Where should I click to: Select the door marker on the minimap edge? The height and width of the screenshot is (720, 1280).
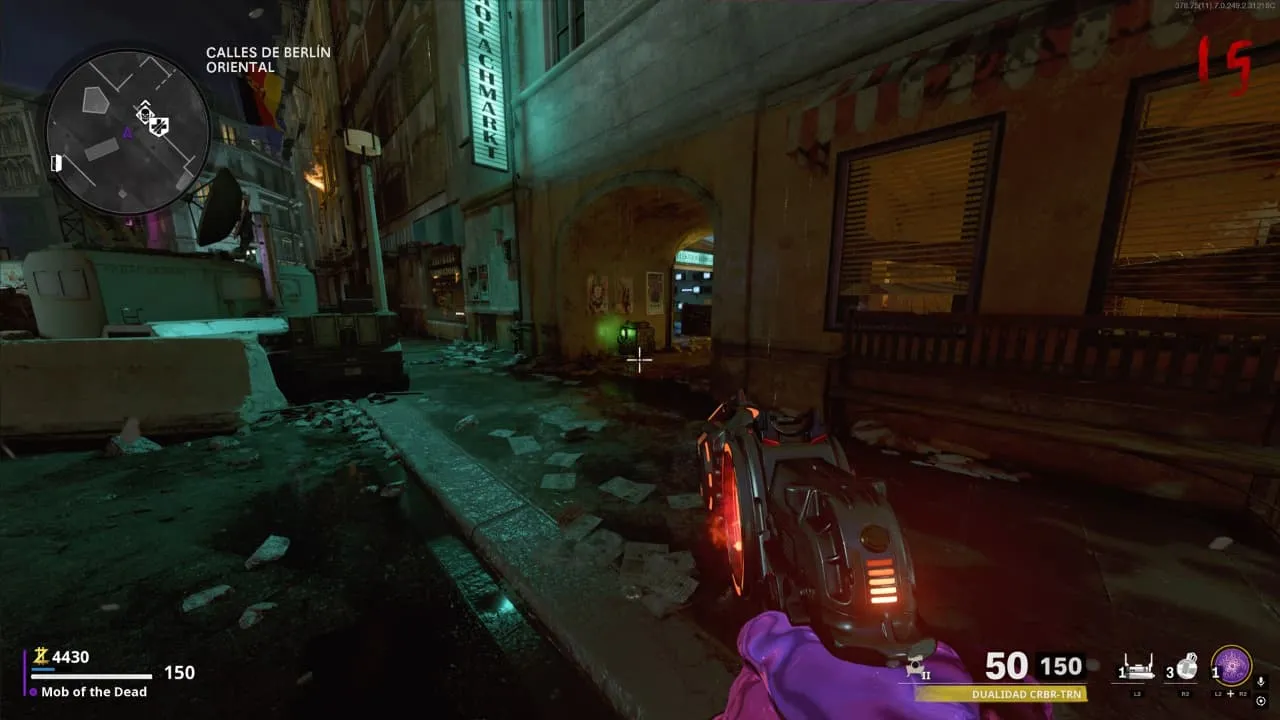pos(57,162)
